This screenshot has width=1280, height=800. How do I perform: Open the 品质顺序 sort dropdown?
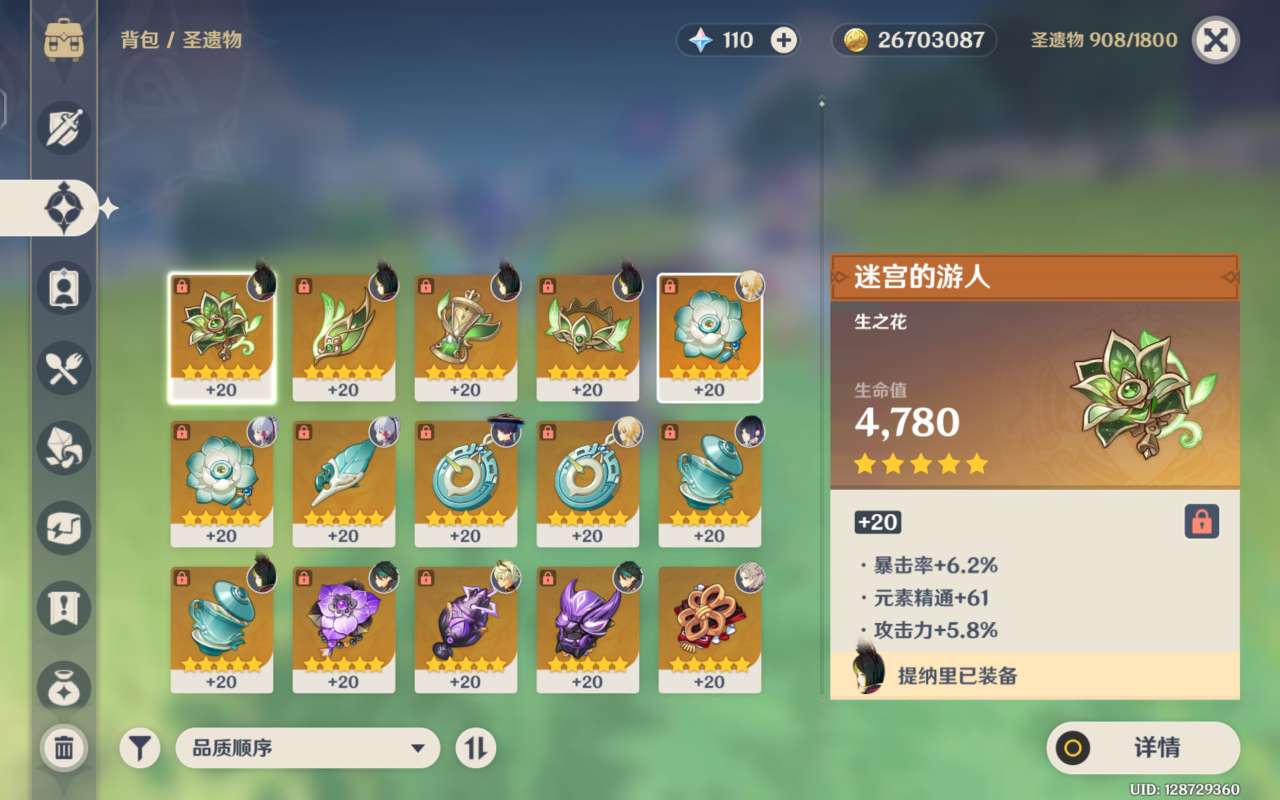click(x=307, y=748)
